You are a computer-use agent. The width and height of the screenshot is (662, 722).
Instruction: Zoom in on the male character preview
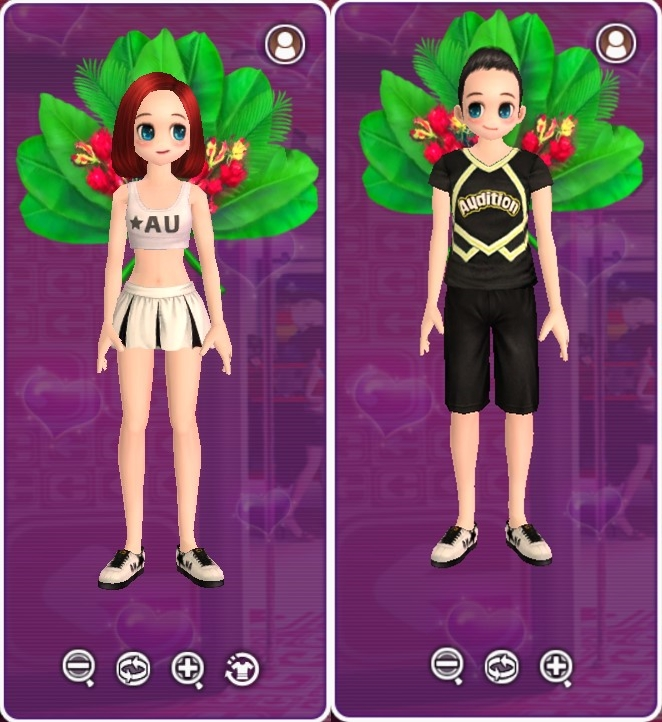(557, 665)
